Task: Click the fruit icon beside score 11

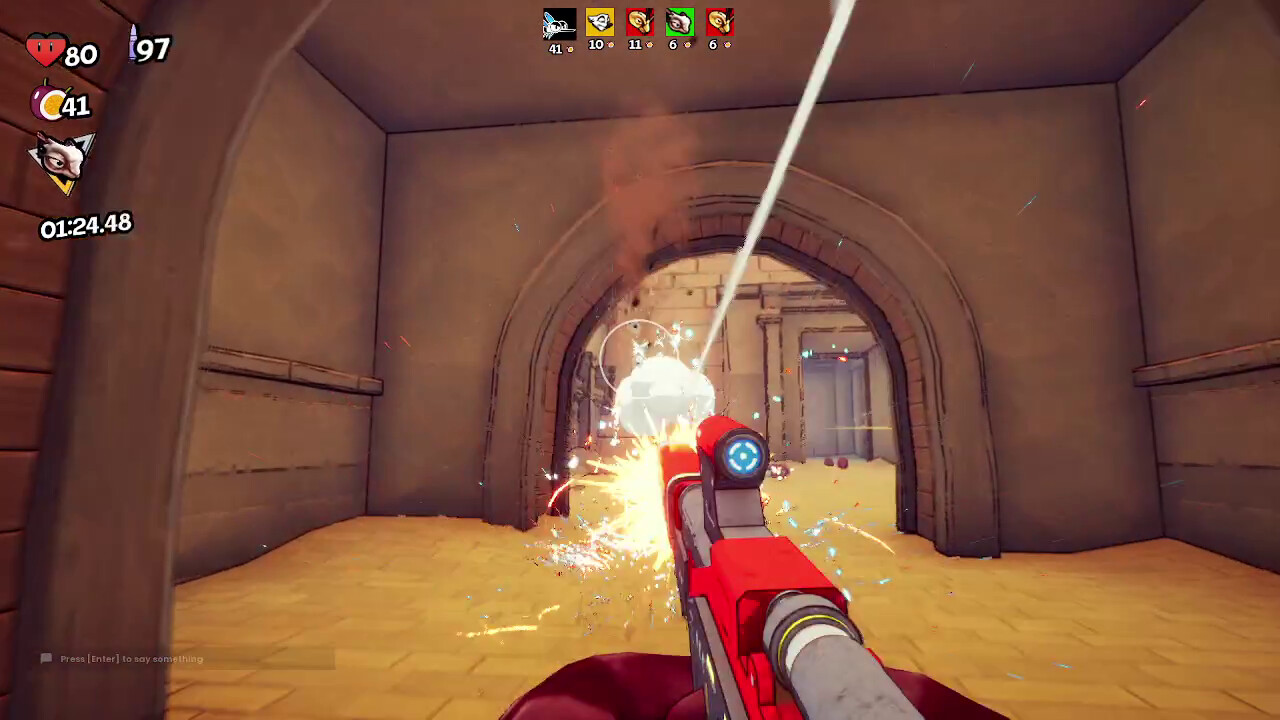Action: 650,44
